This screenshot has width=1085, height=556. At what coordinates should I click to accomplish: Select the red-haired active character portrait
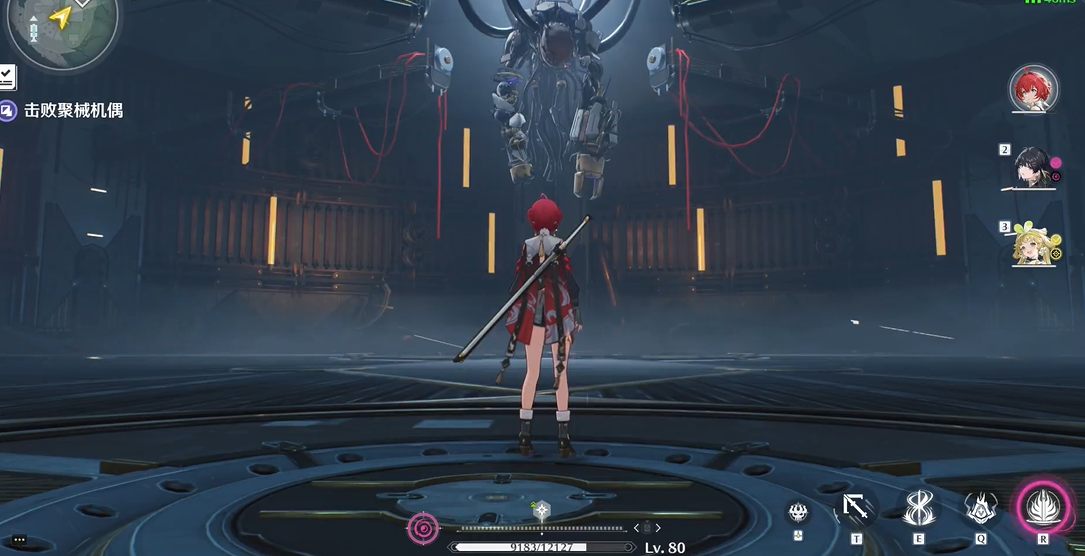coord(1033,89)
